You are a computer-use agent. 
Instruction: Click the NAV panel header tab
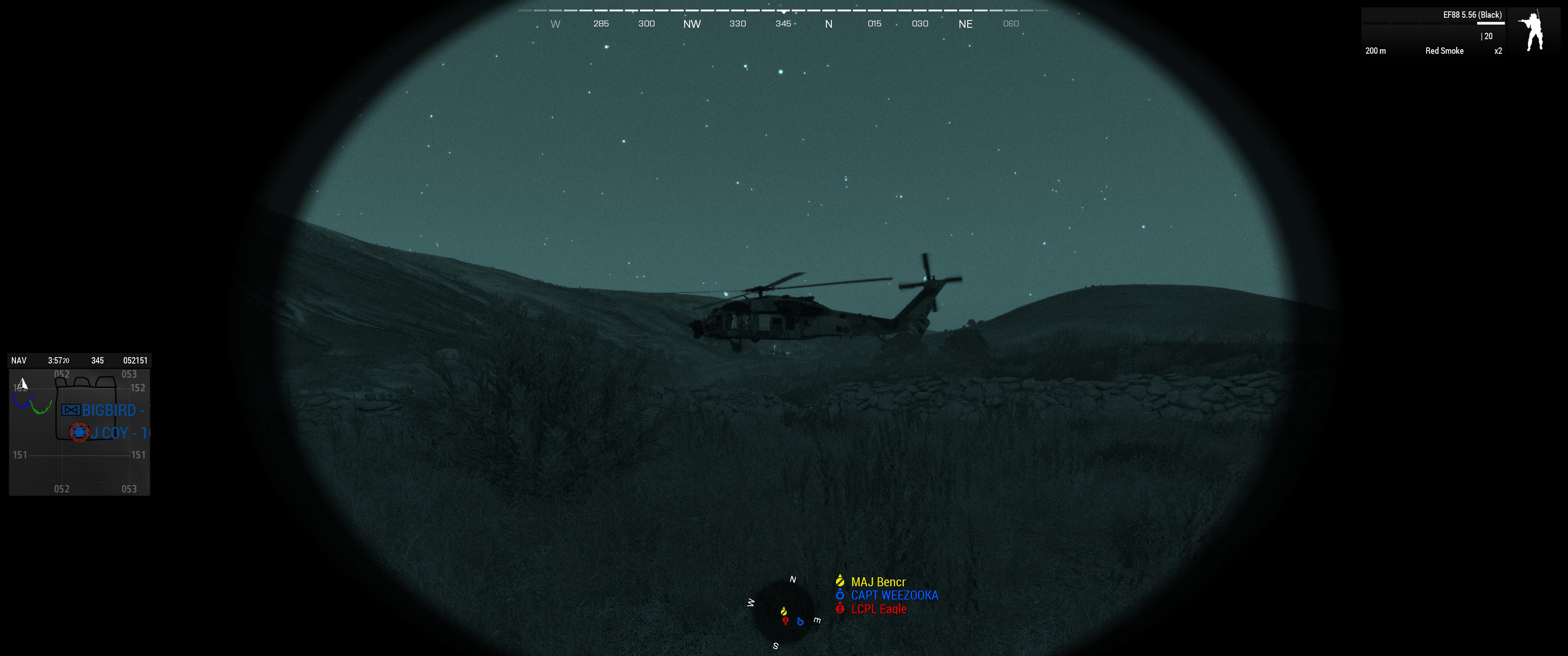(19, 360)
